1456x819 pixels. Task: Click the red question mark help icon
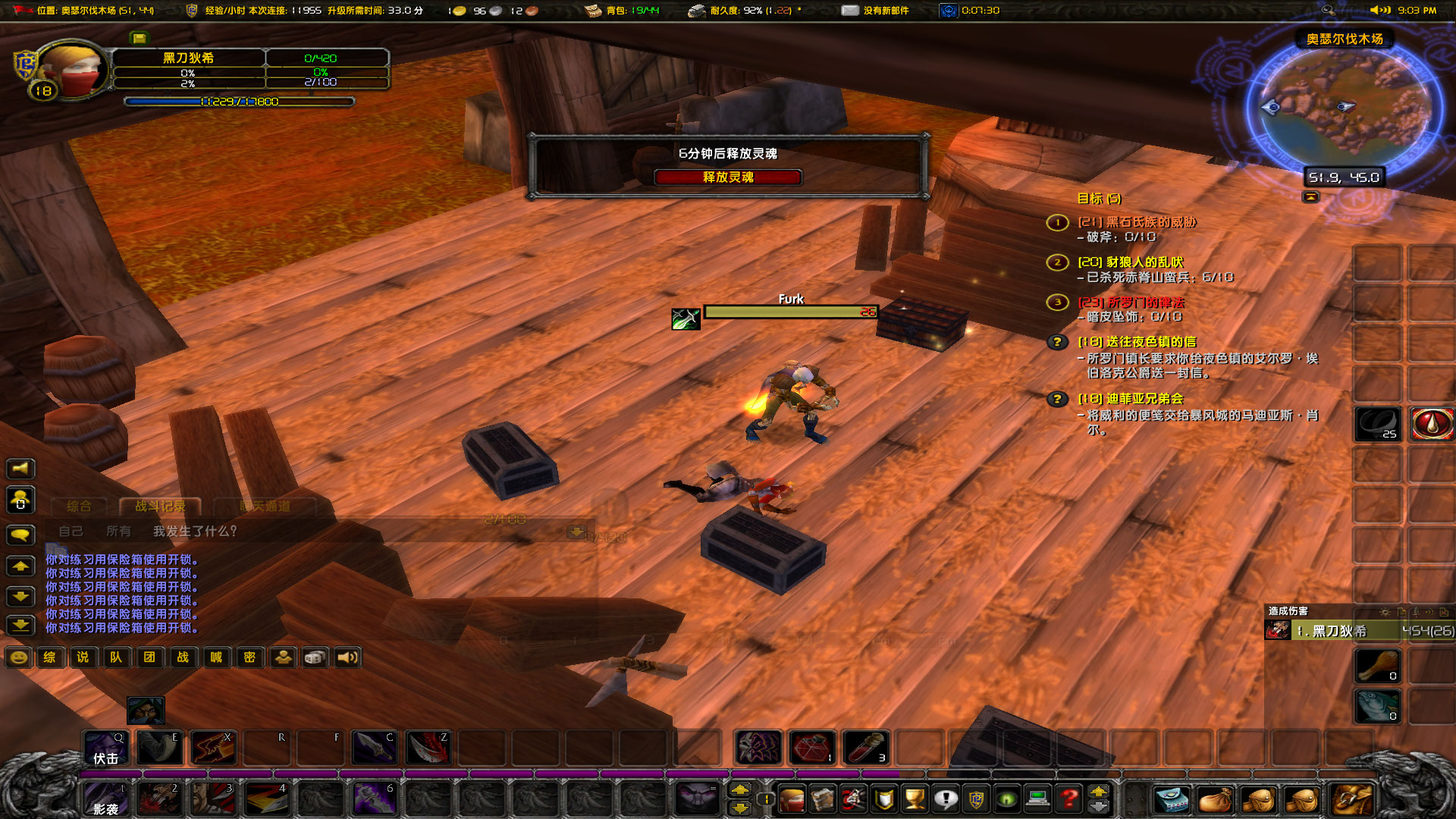(1068, 800)
